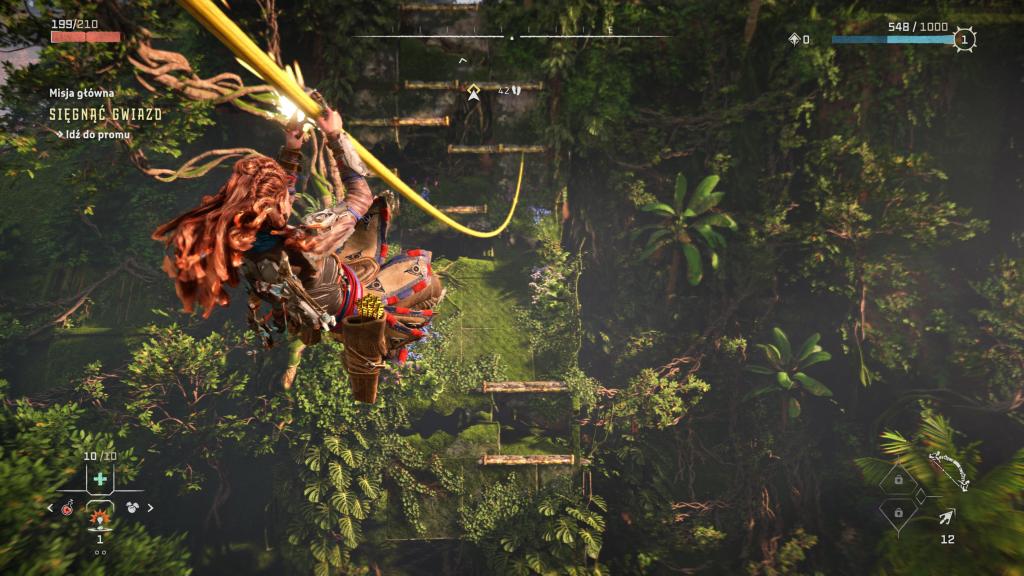Image resolution: width=1024 pixels, height=576 pixels.
Task: Click the compass bar at top
Action: tap(512, 37)
